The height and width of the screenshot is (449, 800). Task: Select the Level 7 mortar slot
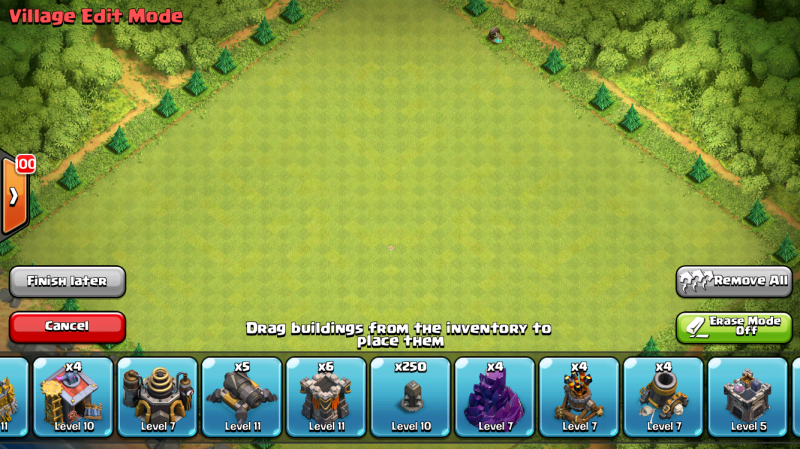click(663, 397)
